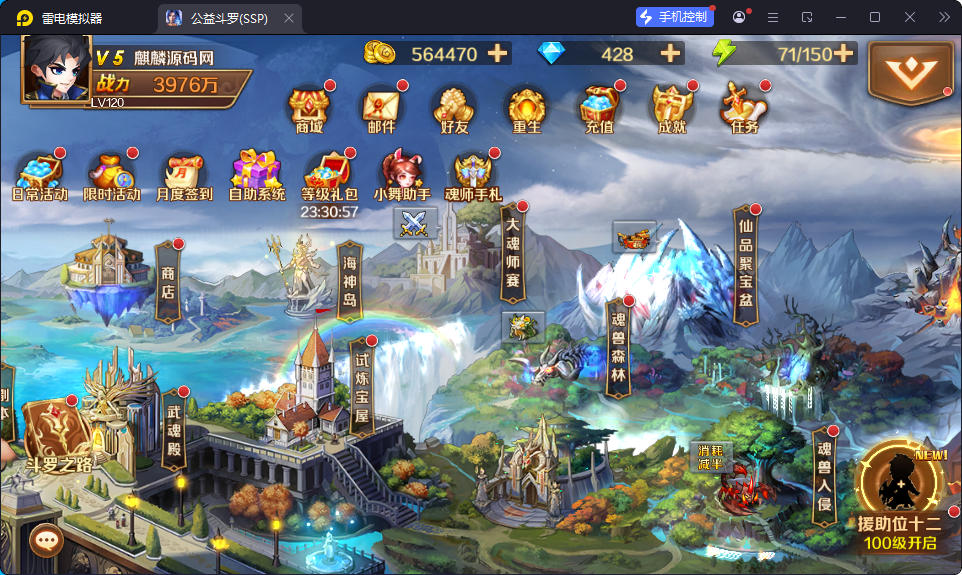Open the 好友 friends list

click(453, 109)
